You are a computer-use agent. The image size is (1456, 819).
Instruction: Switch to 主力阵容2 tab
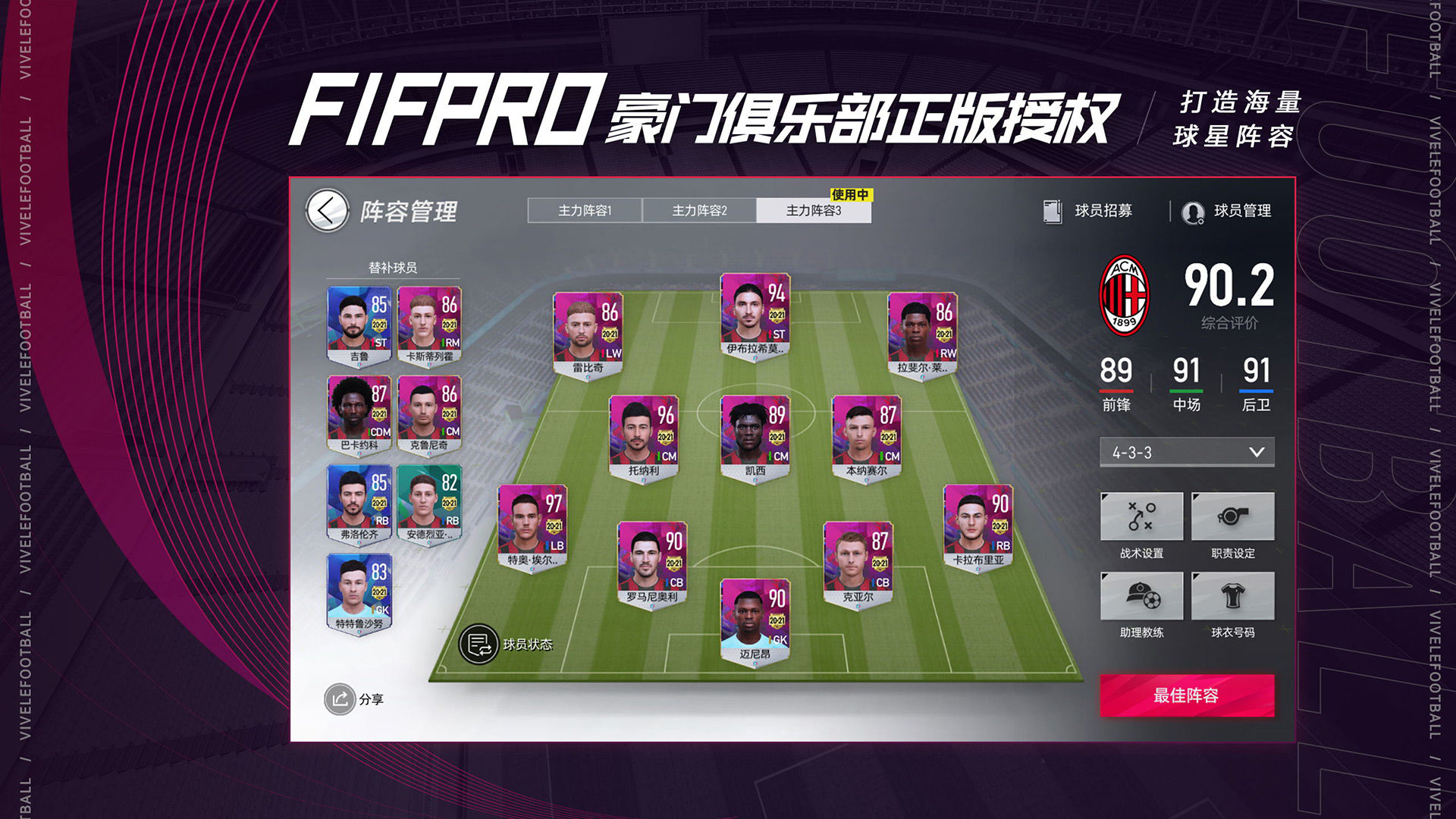[699, 210]
